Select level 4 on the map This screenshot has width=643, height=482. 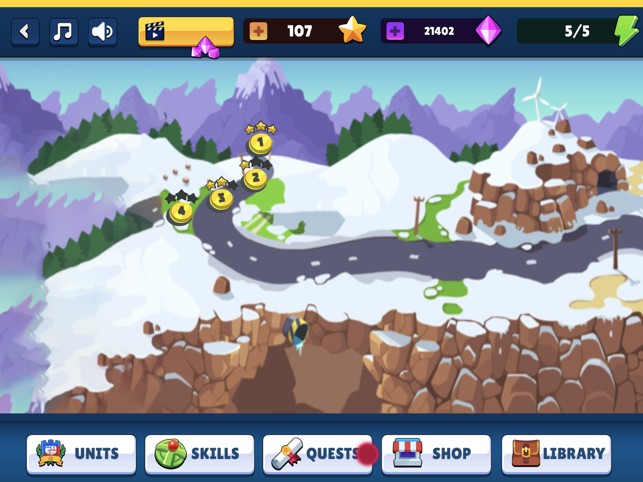tap(181, 211)
